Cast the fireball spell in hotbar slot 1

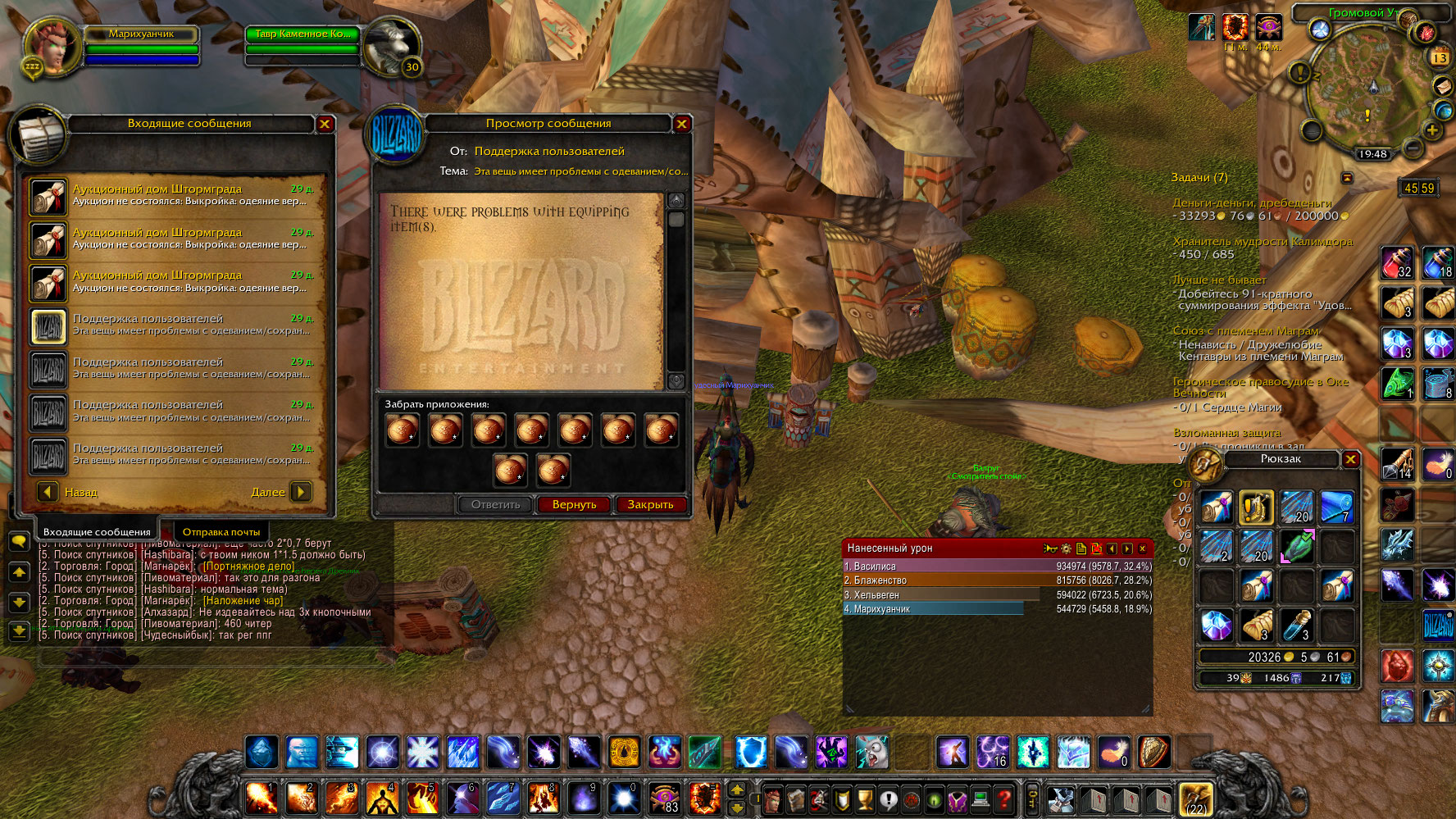point(262,798)
